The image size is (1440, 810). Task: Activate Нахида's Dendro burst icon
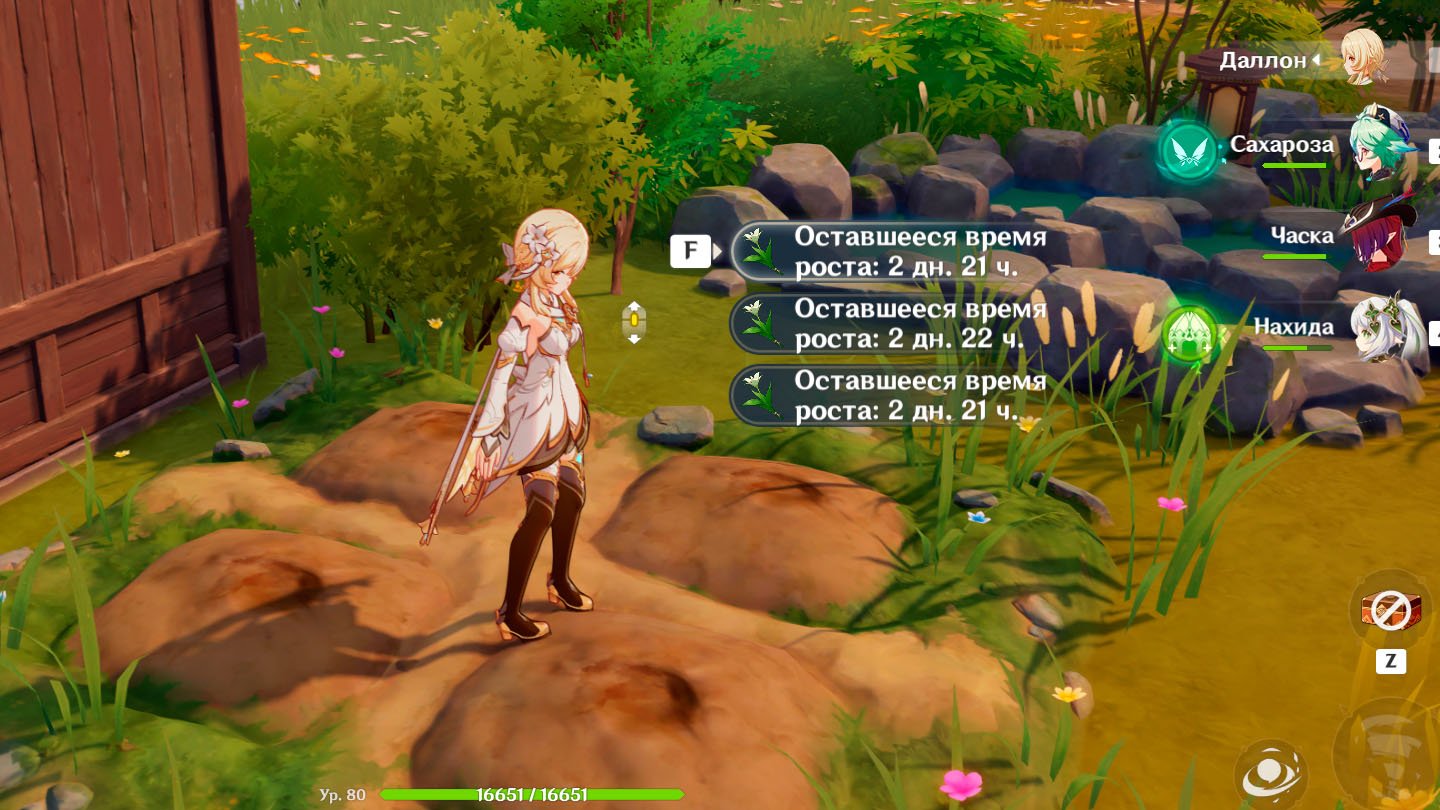coord(1189,333)
